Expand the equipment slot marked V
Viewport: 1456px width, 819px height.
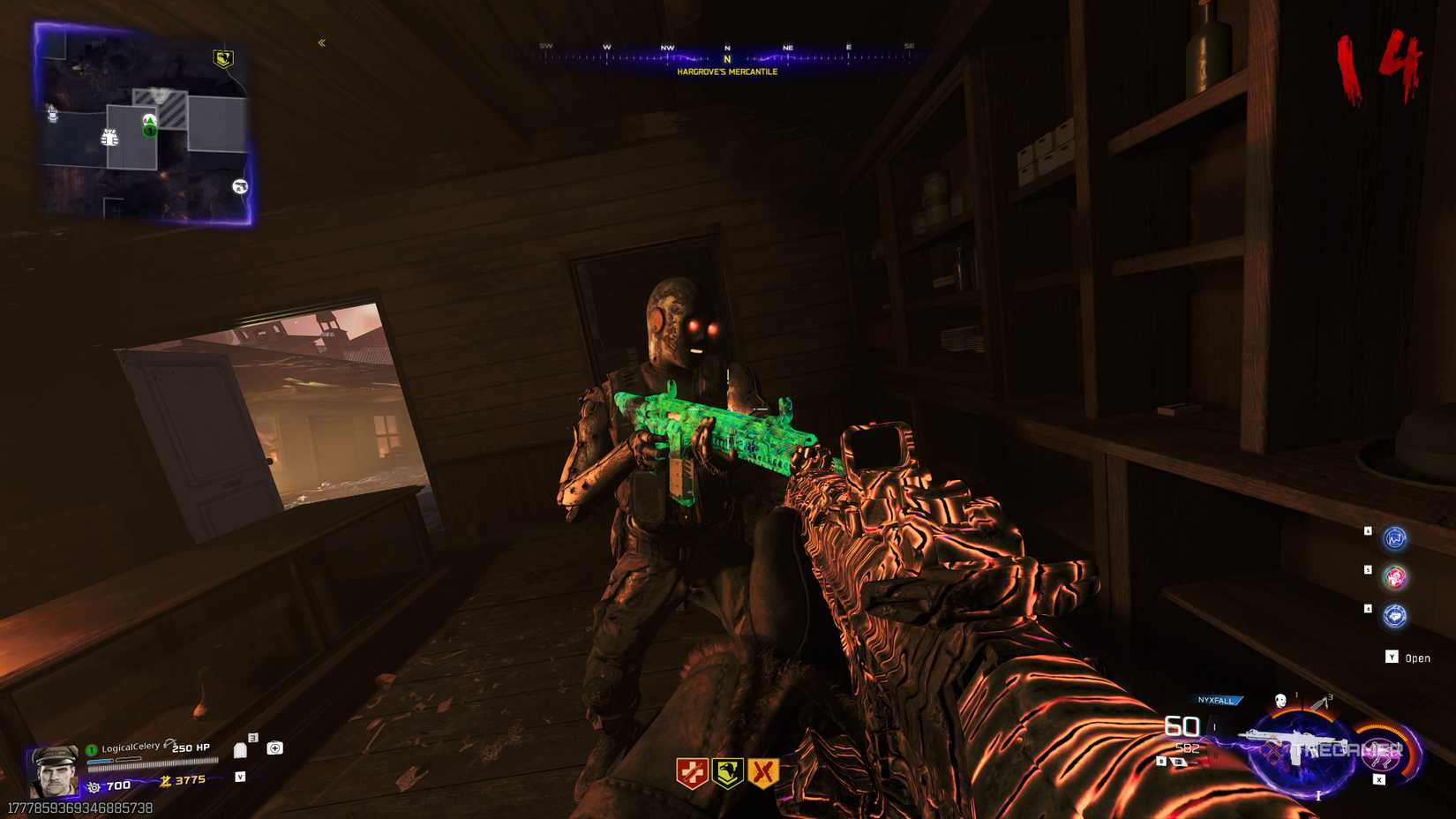pyautogui.click(x=240, y=777)
